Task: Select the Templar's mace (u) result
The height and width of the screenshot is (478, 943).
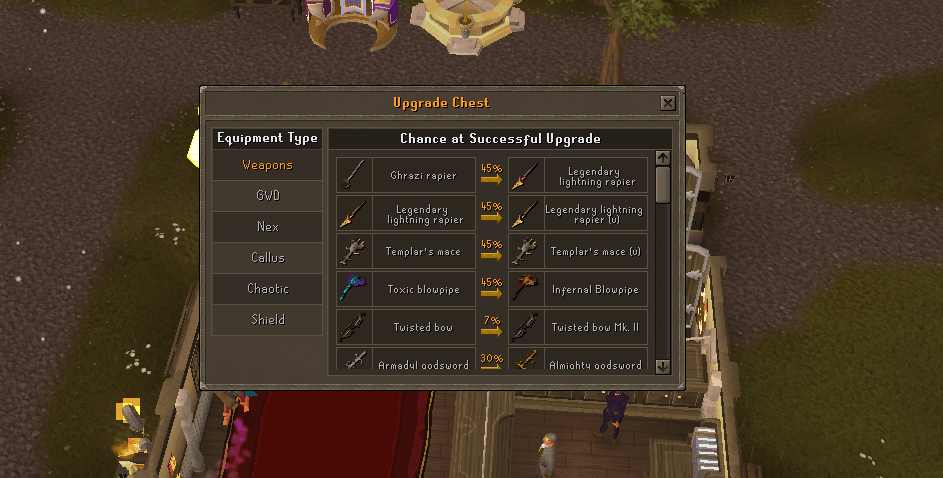Action: tap(578, 252)
